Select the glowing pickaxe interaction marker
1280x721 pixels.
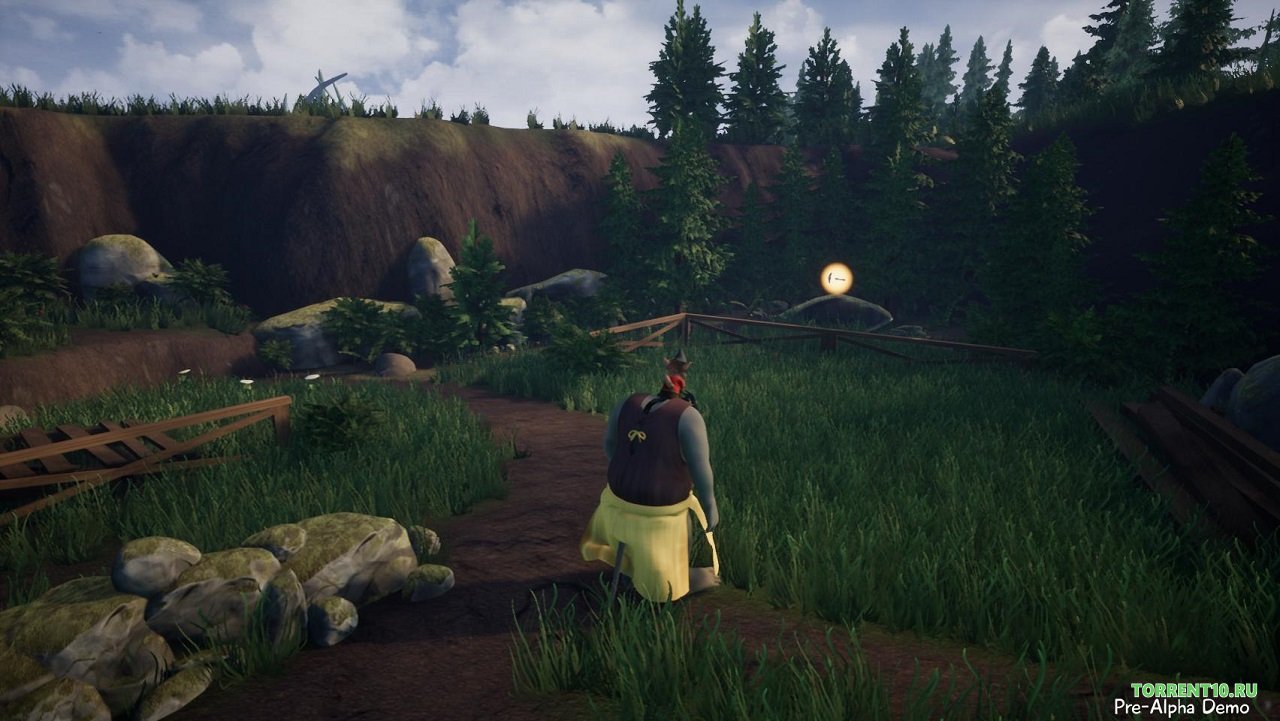click(x=836, y=278)
